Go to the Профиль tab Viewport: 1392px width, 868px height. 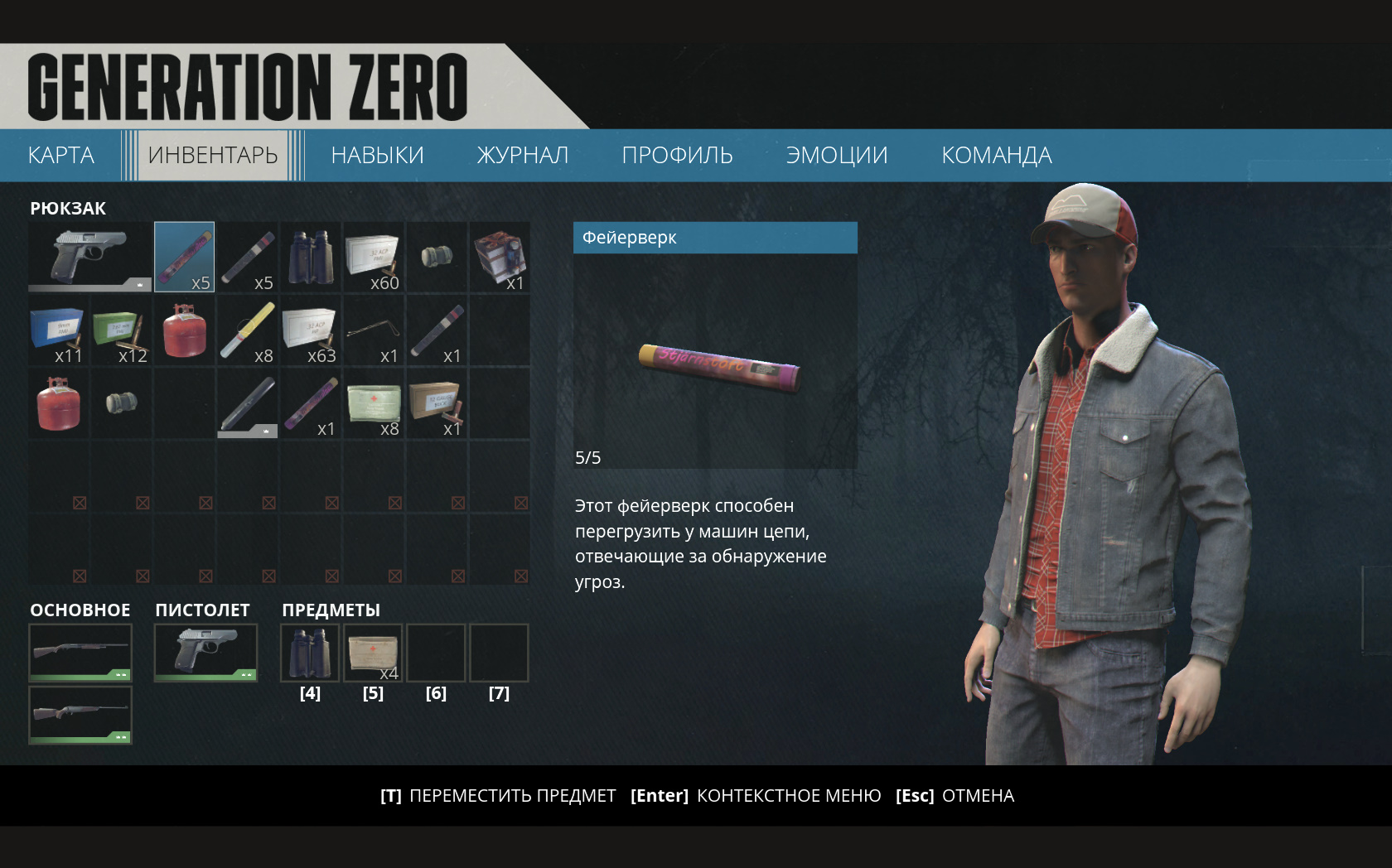click(677, 155)
